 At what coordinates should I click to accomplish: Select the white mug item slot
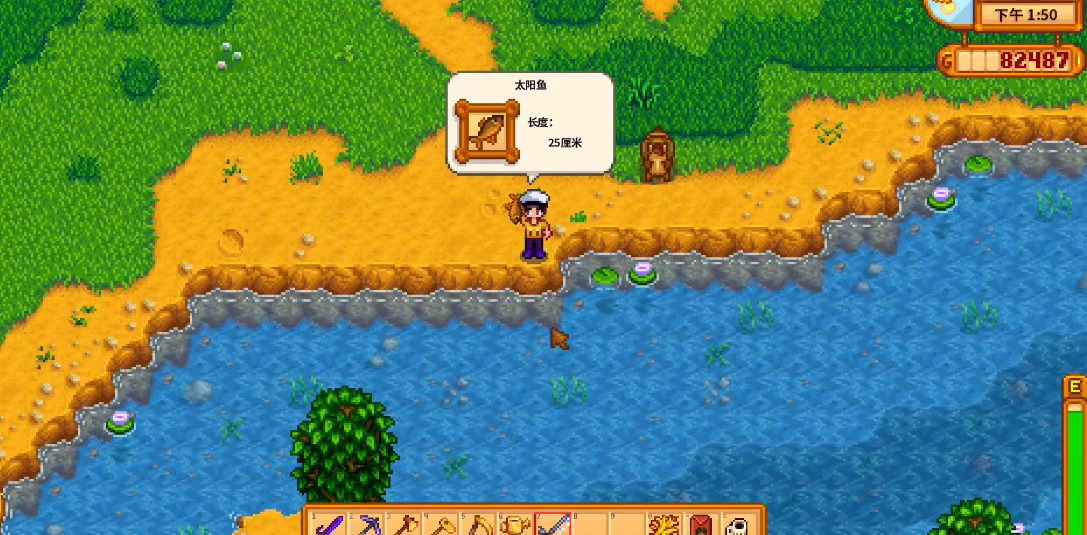[x=737, y=524]
